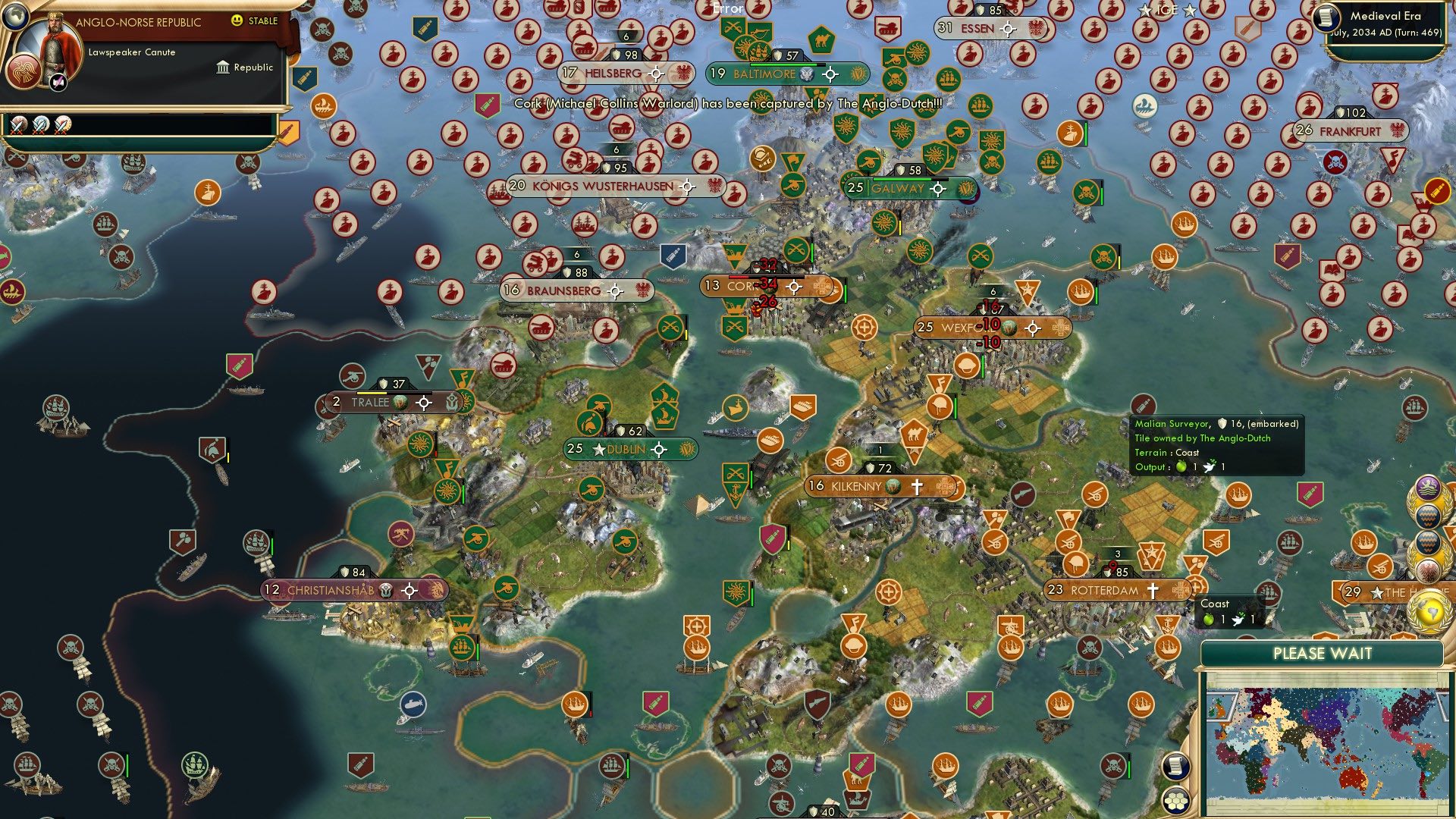This screenshot has height=819, width=1456.
Task: Click the happiness smiley next to STABLE
Action: coord(238,21)
